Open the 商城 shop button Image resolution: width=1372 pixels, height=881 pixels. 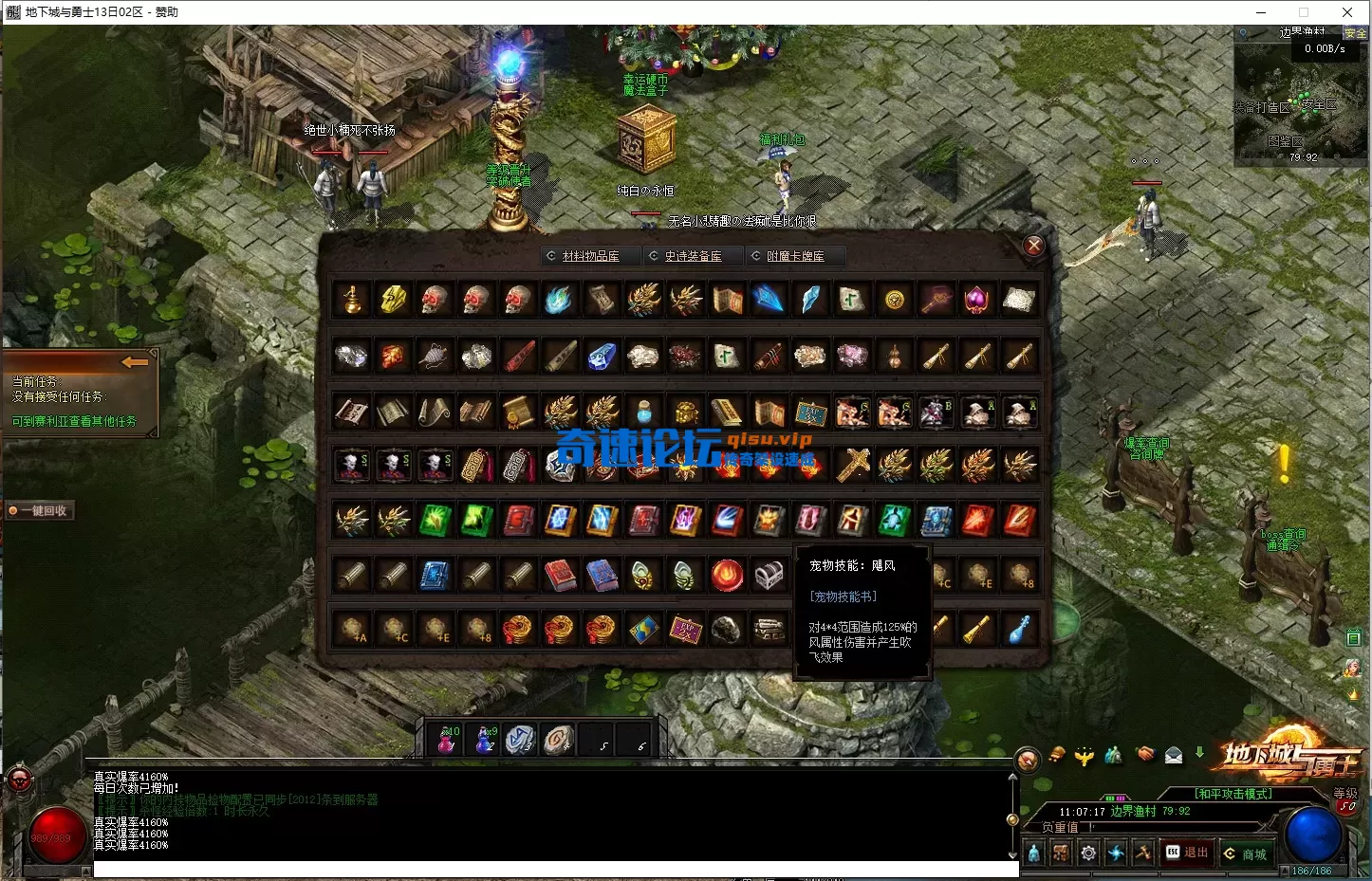click(x=1249, y=853)
